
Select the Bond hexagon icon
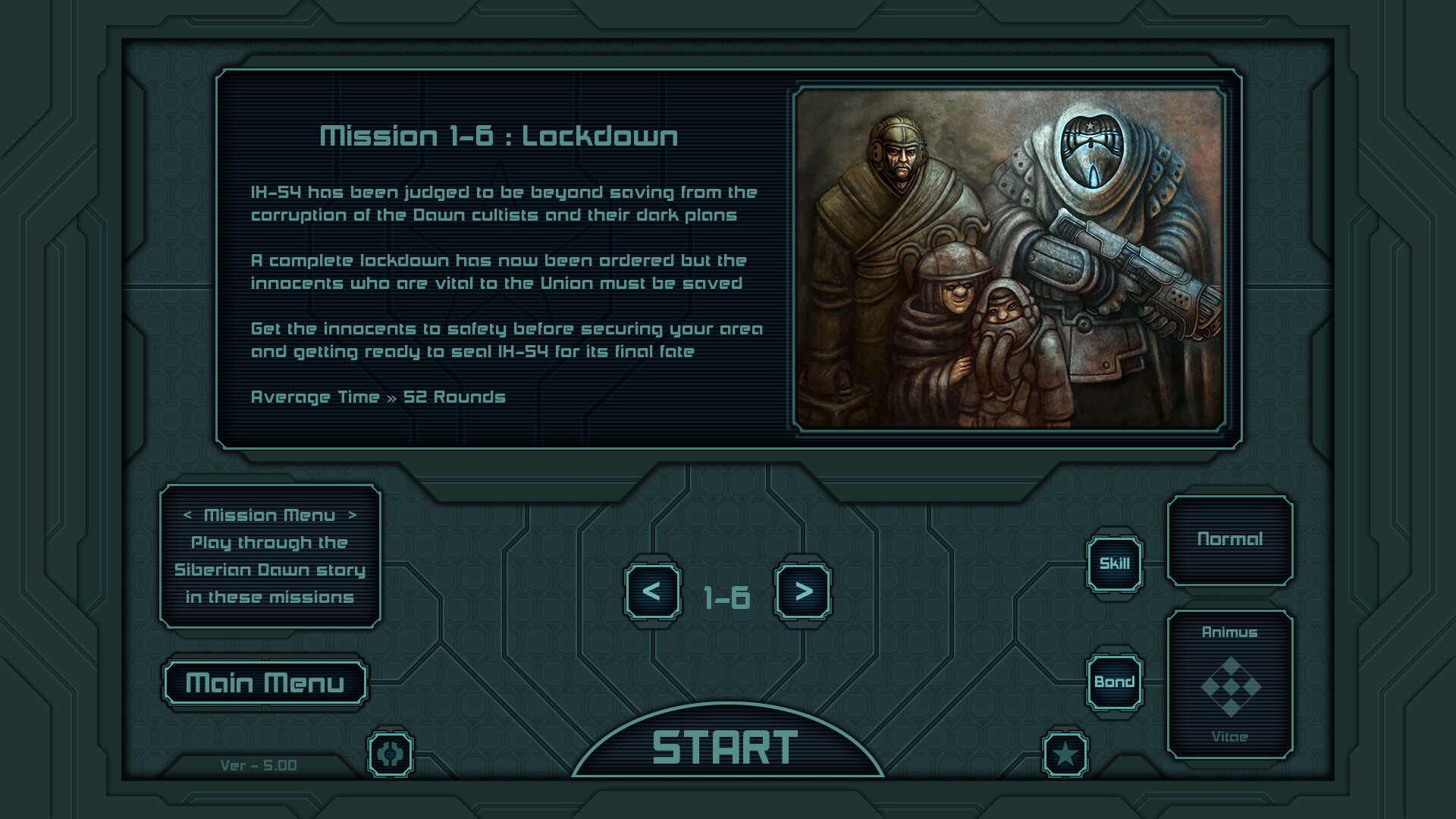point(1115,680)
